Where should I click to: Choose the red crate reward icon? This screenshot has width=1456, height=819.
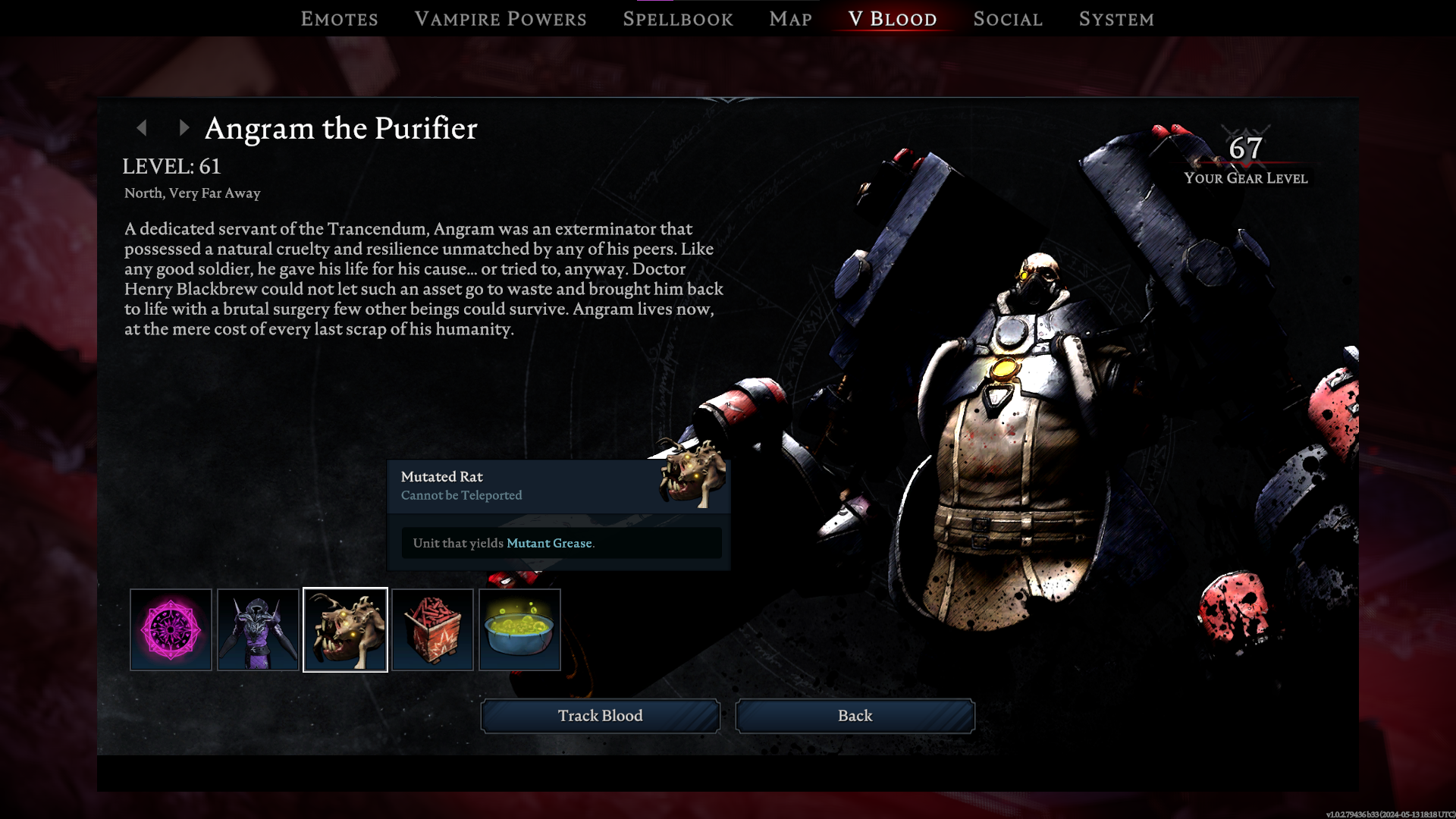click(432, 629)
